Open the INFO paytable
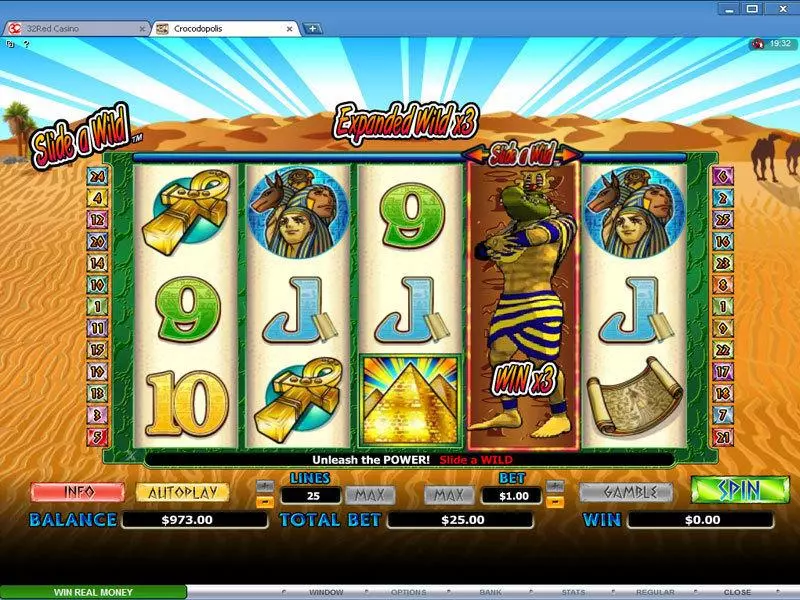This screenshot has height=600, width=800. [77, 492]
